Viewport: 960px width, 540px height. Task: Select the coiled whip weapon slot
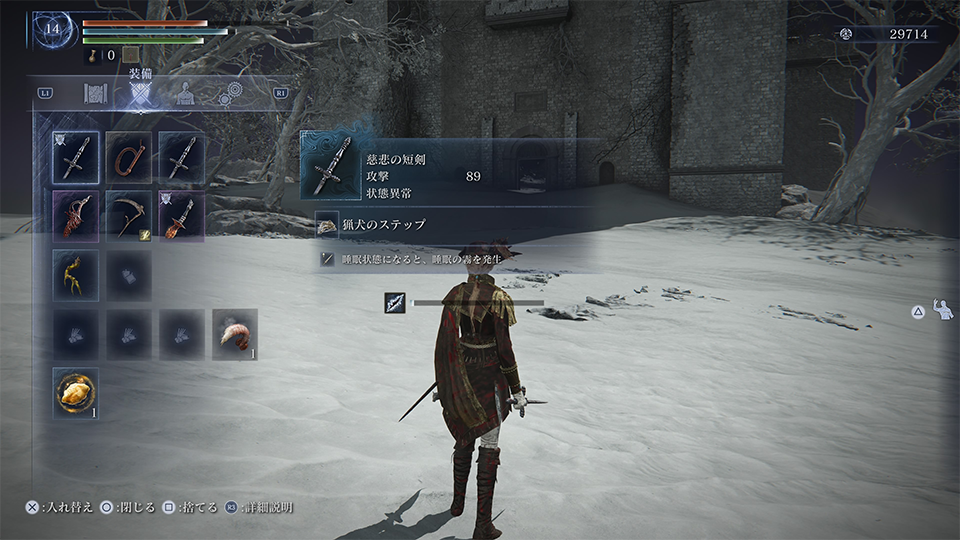click(129, 158)
